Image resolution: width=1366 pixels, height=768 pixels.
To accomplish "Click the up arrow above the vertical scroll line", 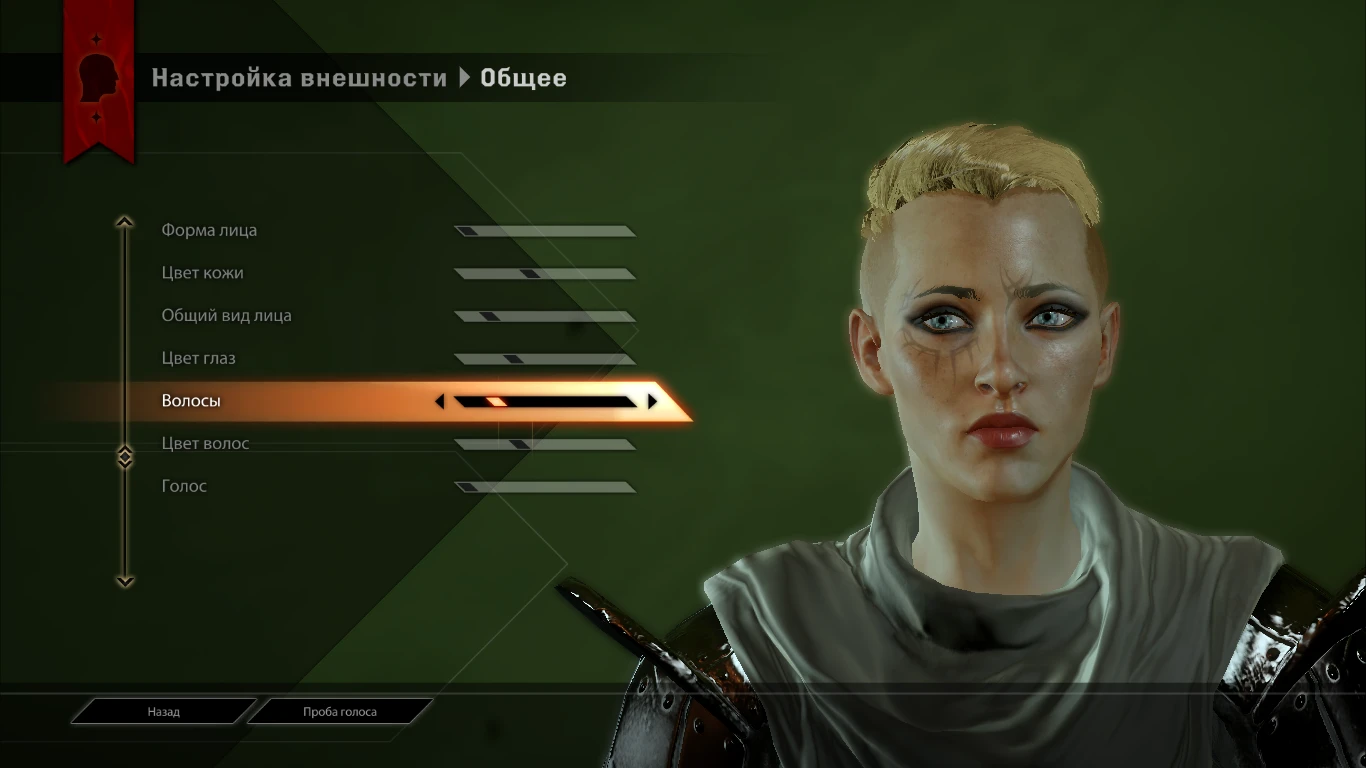I will 125,221.
